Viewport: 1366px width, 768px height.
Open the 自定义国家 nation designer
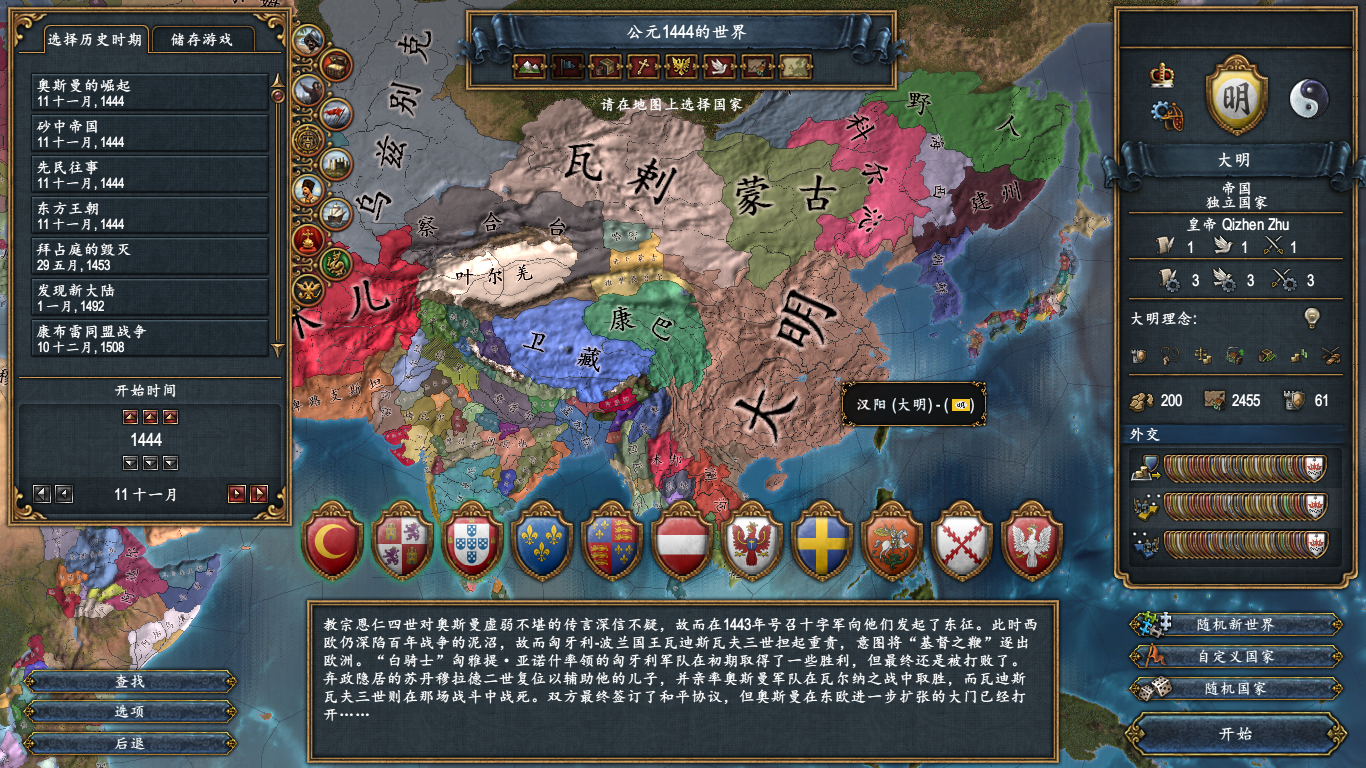point(1236,657)
